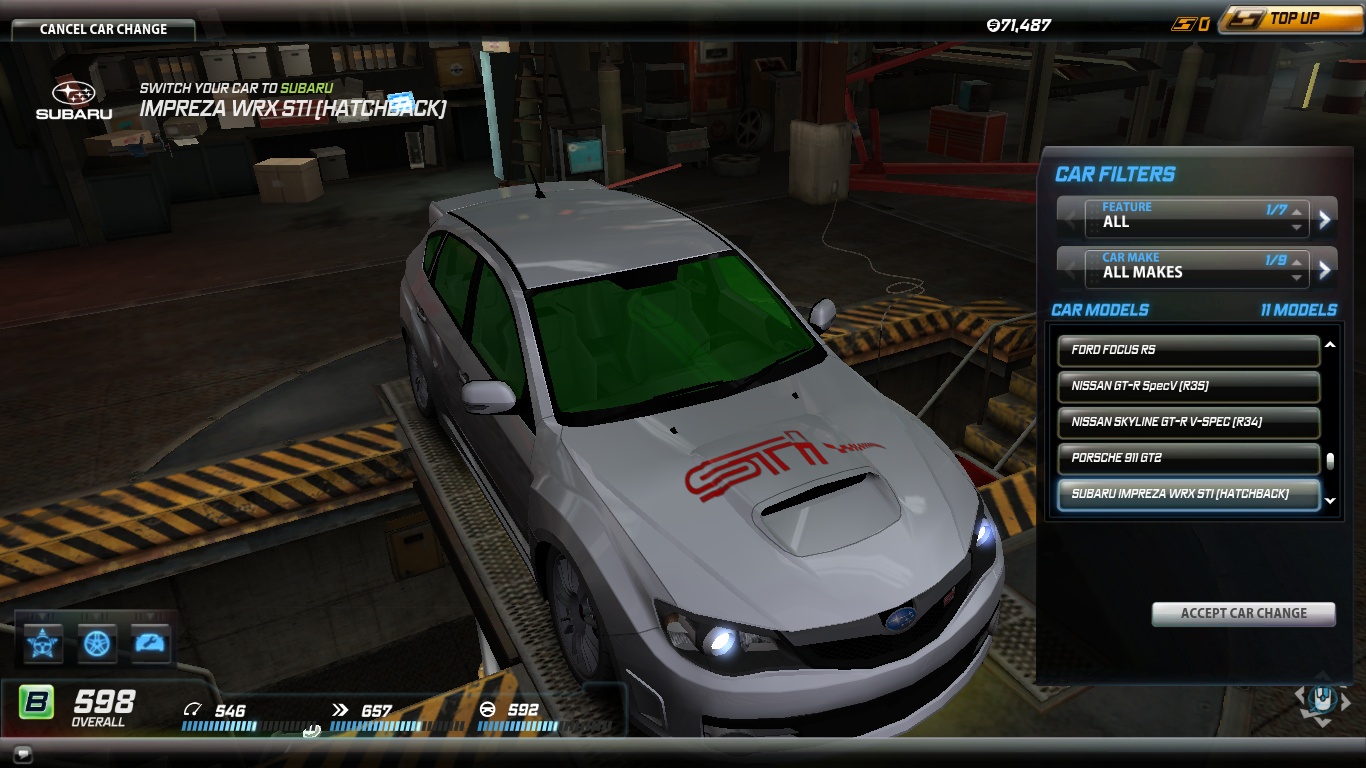Viewport: 1366px width, 768px height.
Task: Choose Subaru Impreza WRX STI (Hatchback) entry
Action: click(1189, 494)
